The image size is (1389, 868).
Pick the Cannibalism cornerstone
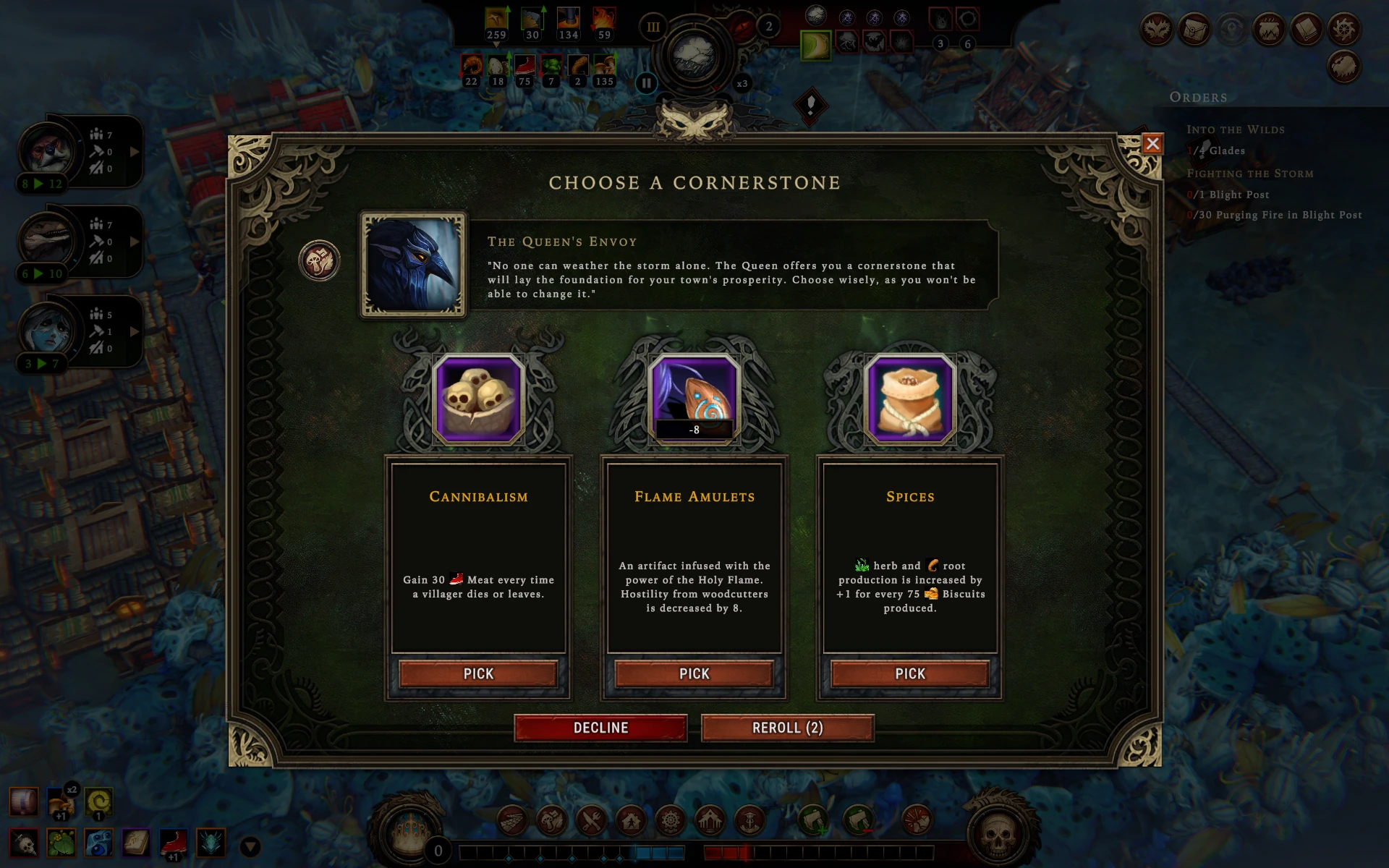pyautogui.click(x=478, y=673)
